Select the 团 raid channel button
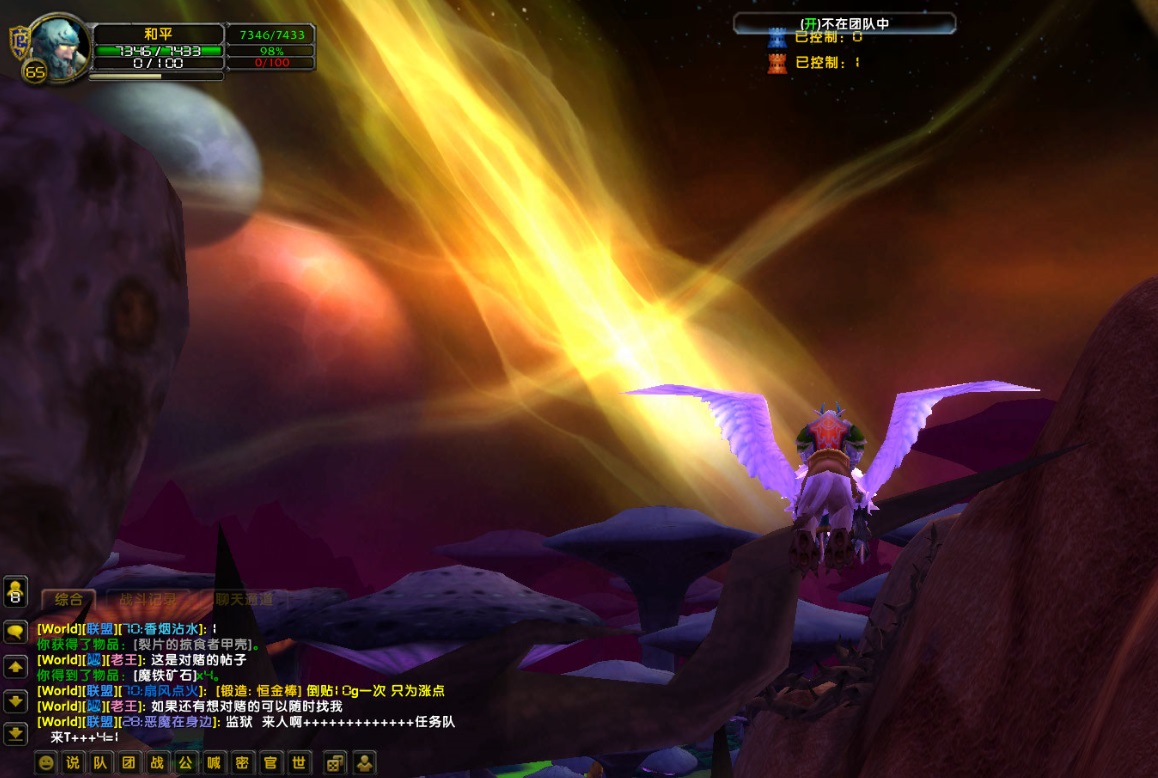This screenshot has height=778, width=1158. pyautogui.click(x=129, y=762)
